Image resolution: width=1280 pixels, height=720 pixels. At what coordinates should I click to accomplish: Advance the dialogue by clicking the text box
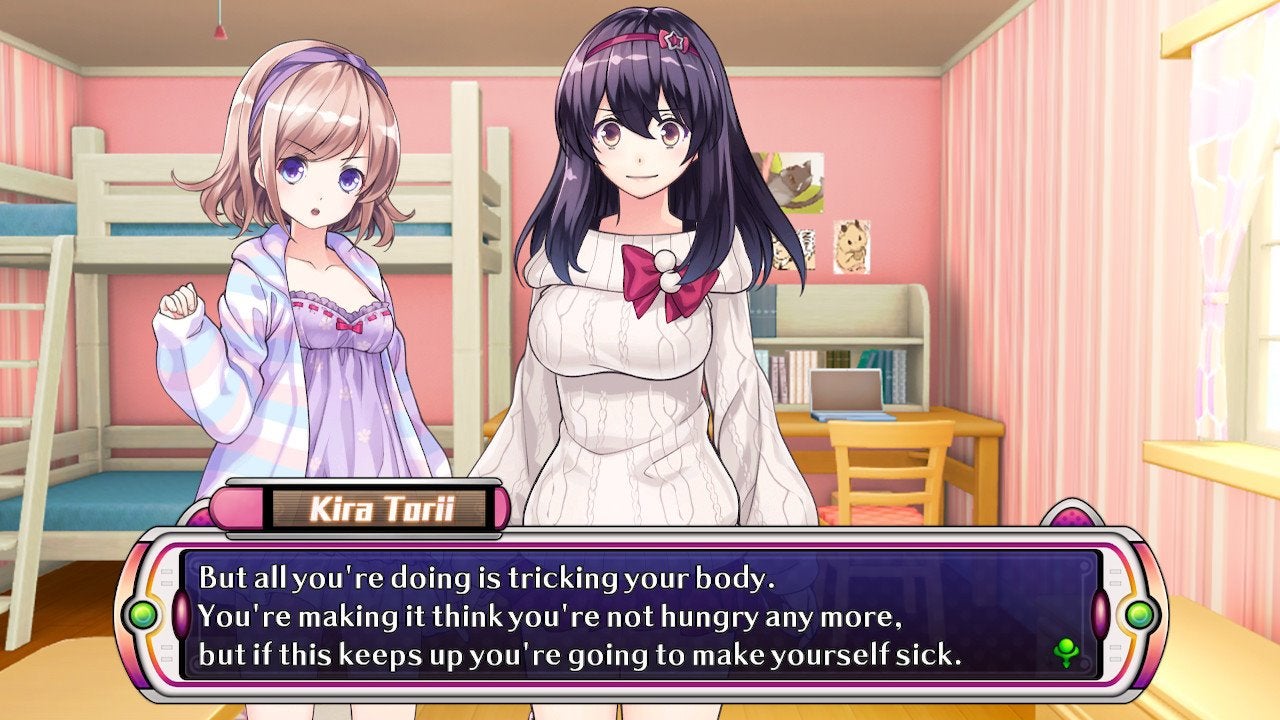[640, 615]
